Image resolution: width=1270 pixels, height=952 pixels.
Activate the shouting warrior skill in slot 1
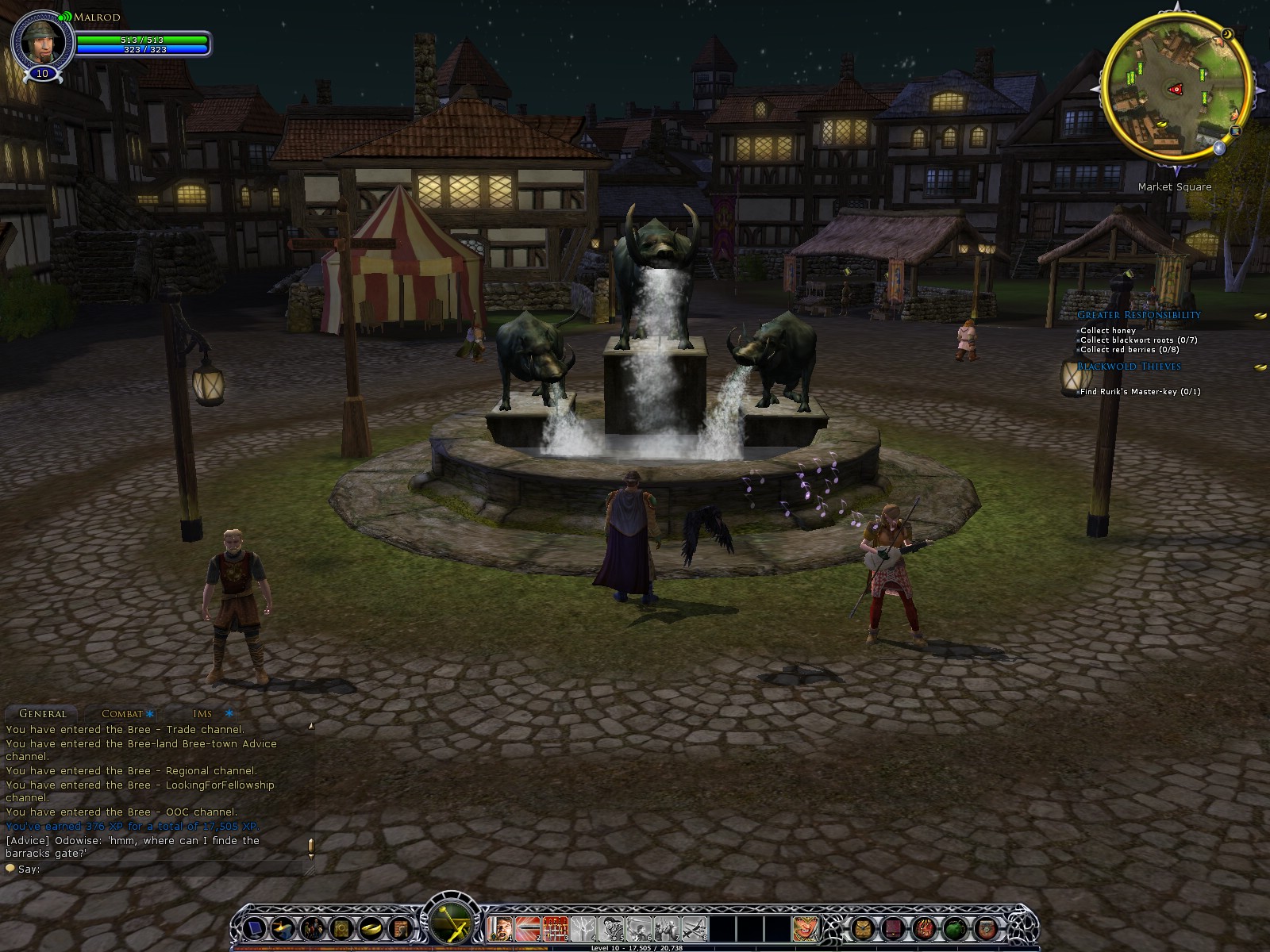[499, 927]
